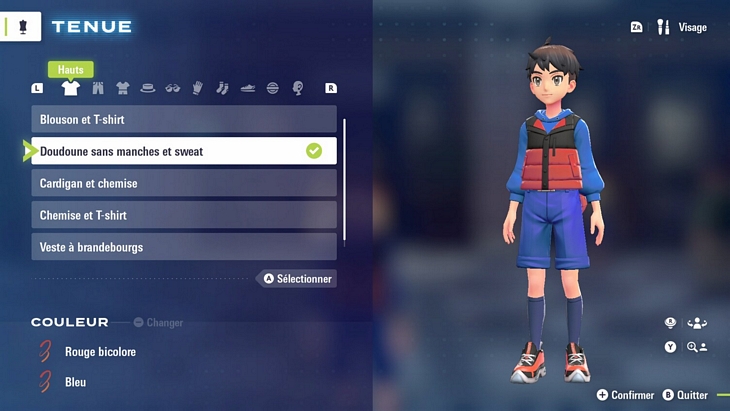Screen dimensions: 730x411
Task: Open the glasses accessories tab
Action: (x=173, y=88)
